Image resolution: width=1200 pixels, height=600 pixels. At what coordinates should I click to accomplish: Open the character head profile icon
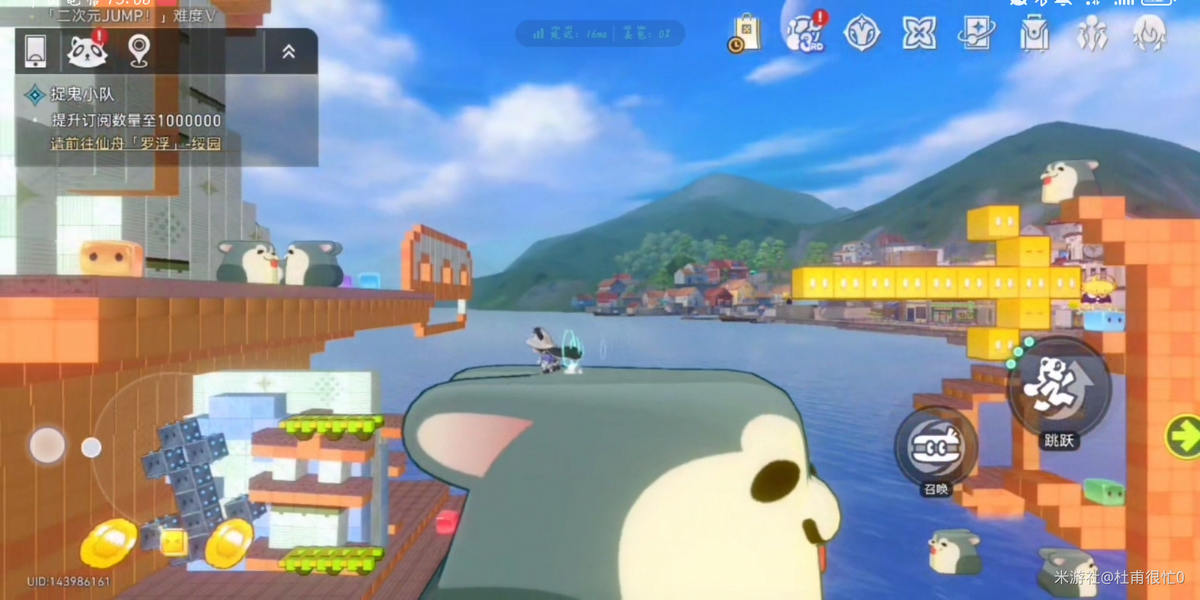pos(1150,34)
